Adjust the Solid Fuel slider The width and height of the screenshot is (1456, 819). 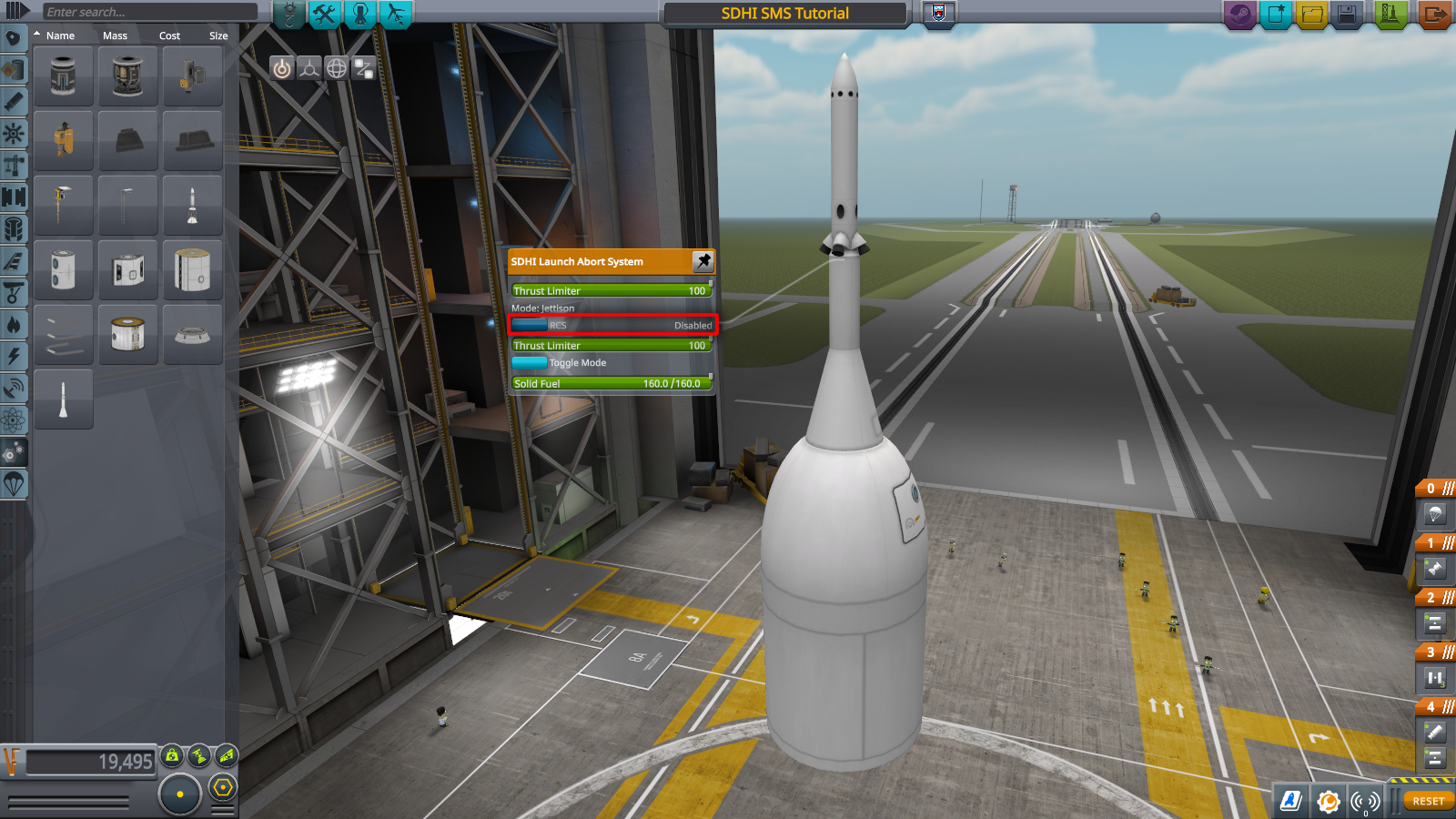click(x=612, y=383)
